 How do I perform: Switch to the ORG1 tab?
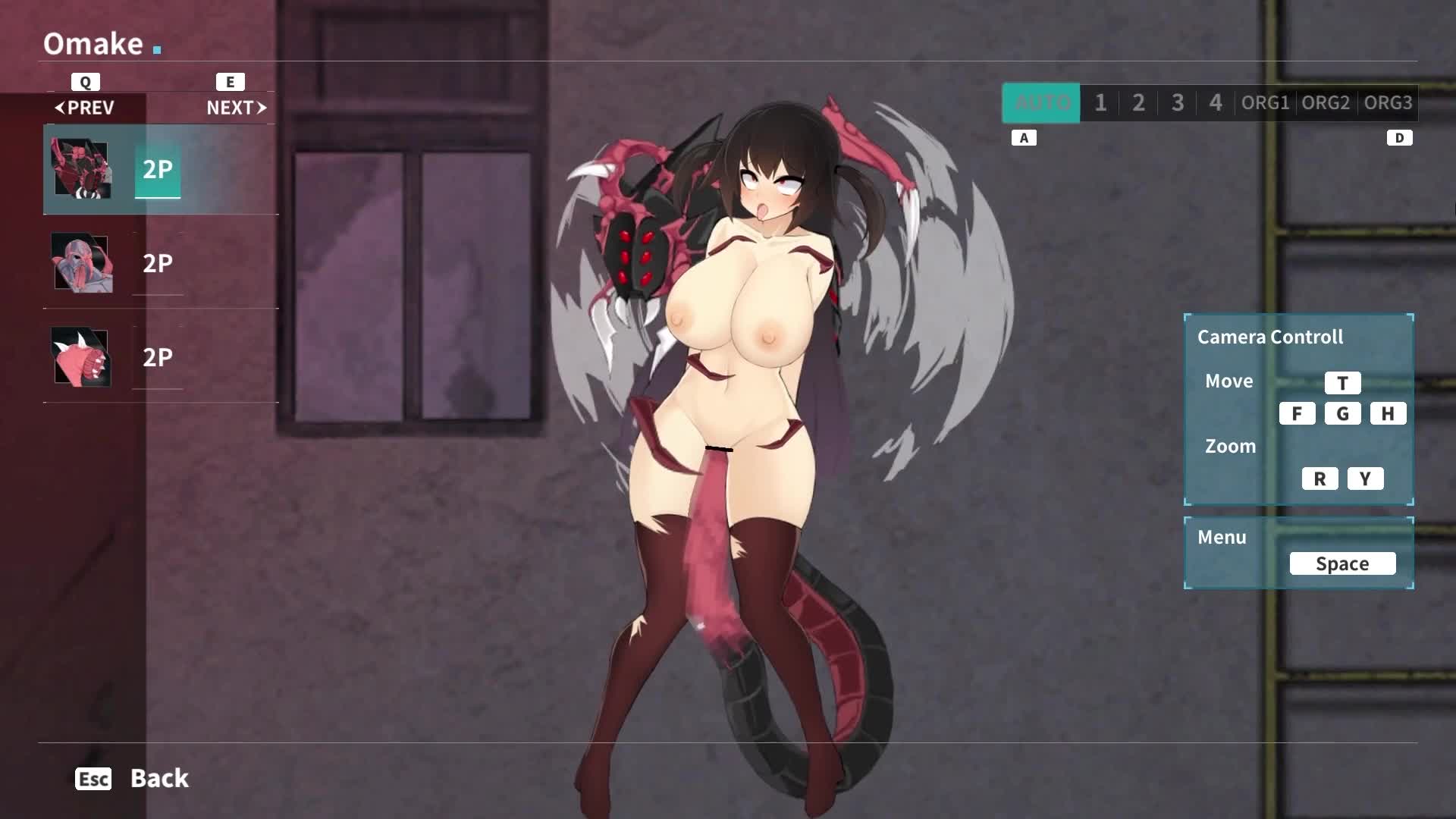click(1265, 102)
